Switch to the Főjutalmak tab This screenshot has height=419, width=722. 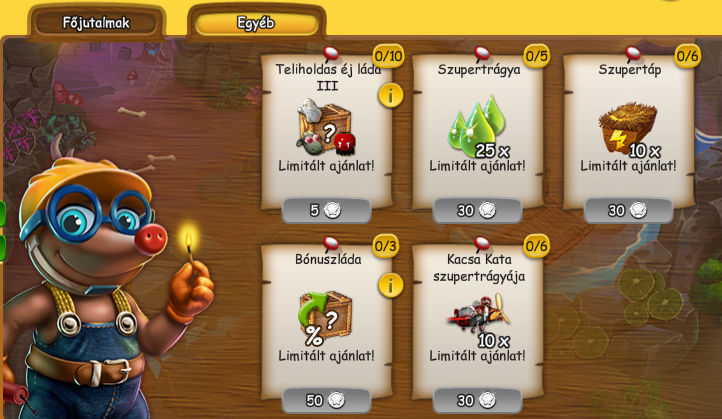(96, 23)
